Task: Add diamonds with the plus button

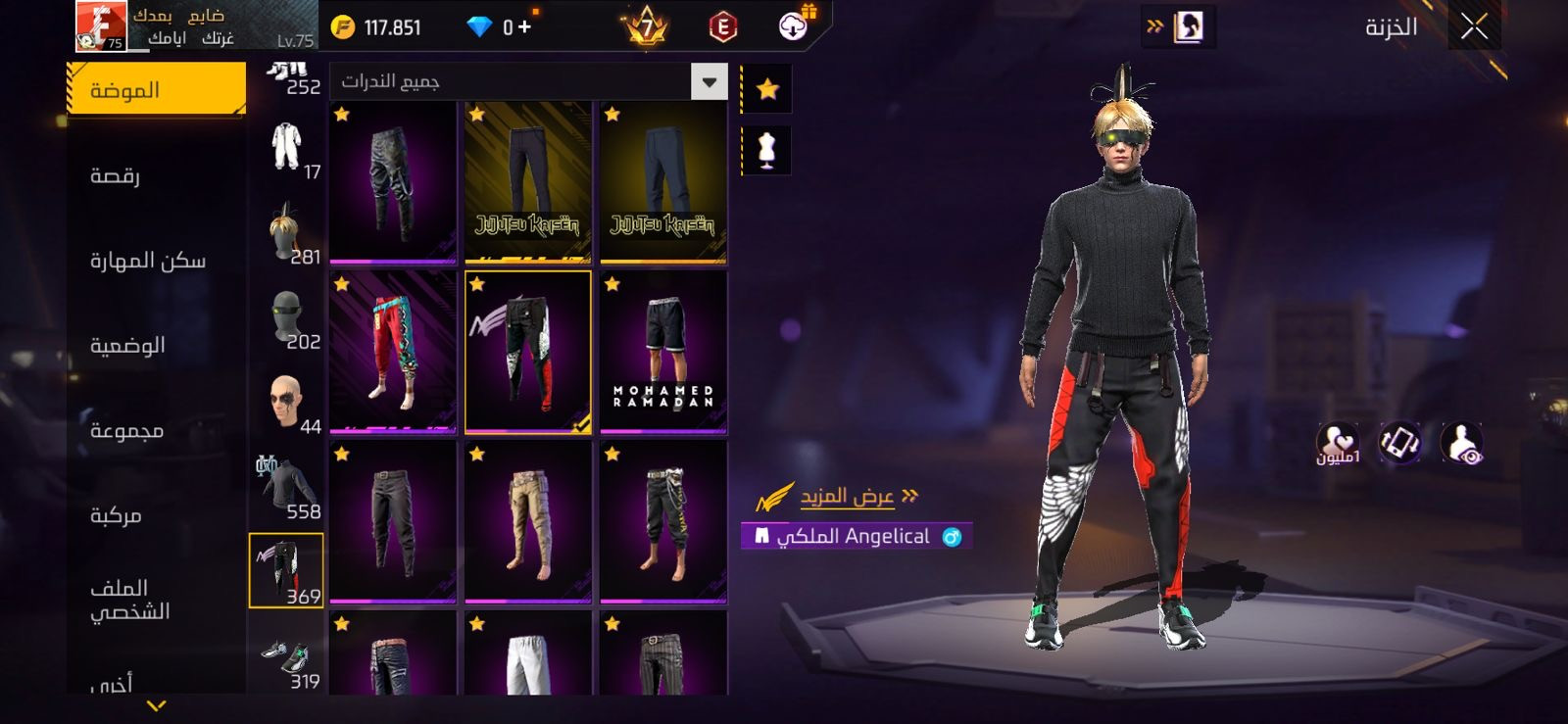Action: (524, 26)
